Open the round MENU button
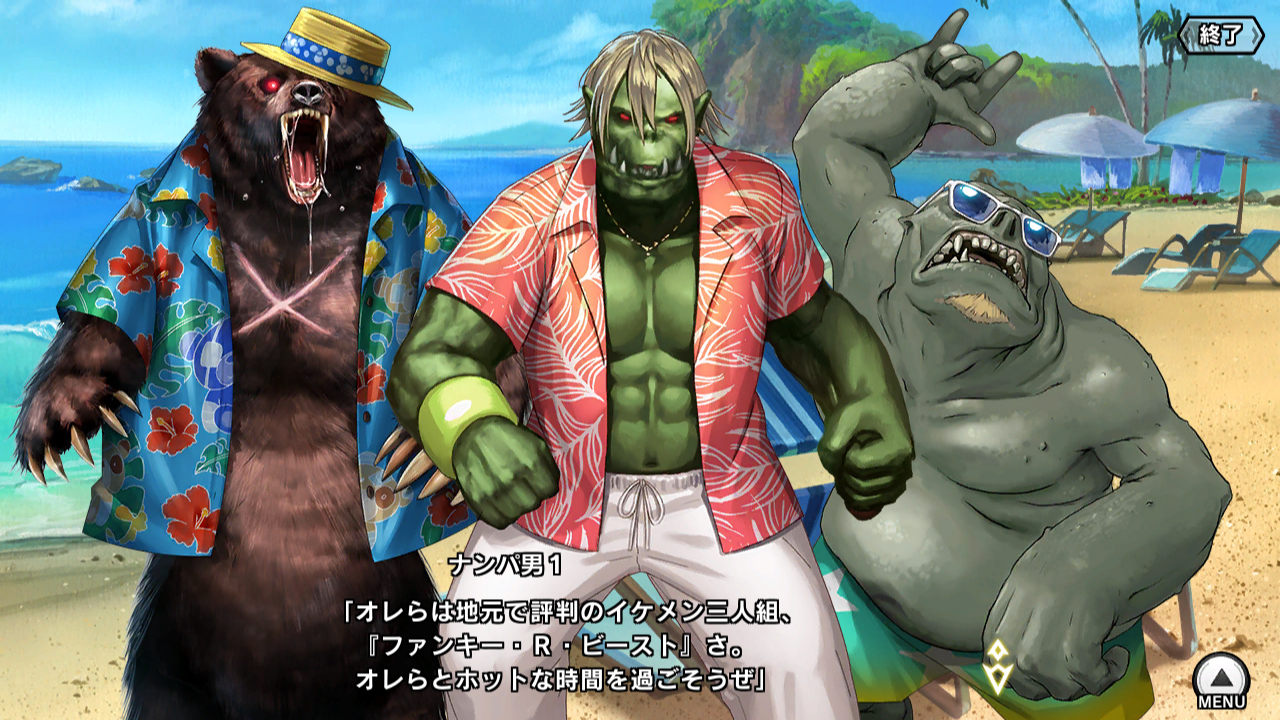This screenshot has height=720, width=1280. (1221, 679)
